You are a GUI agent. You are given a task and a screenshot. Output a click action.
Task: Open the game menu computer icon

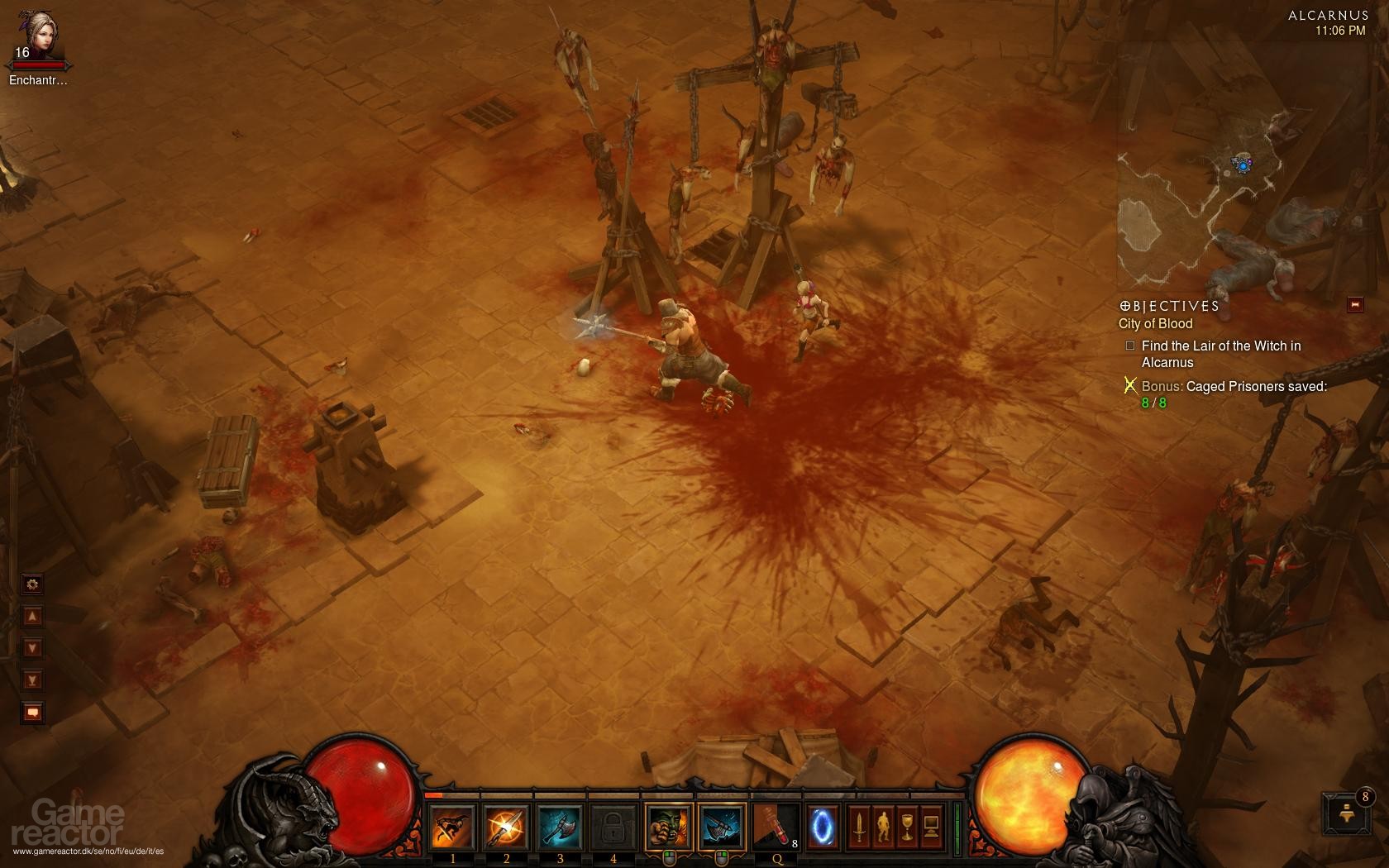point(931,827)
